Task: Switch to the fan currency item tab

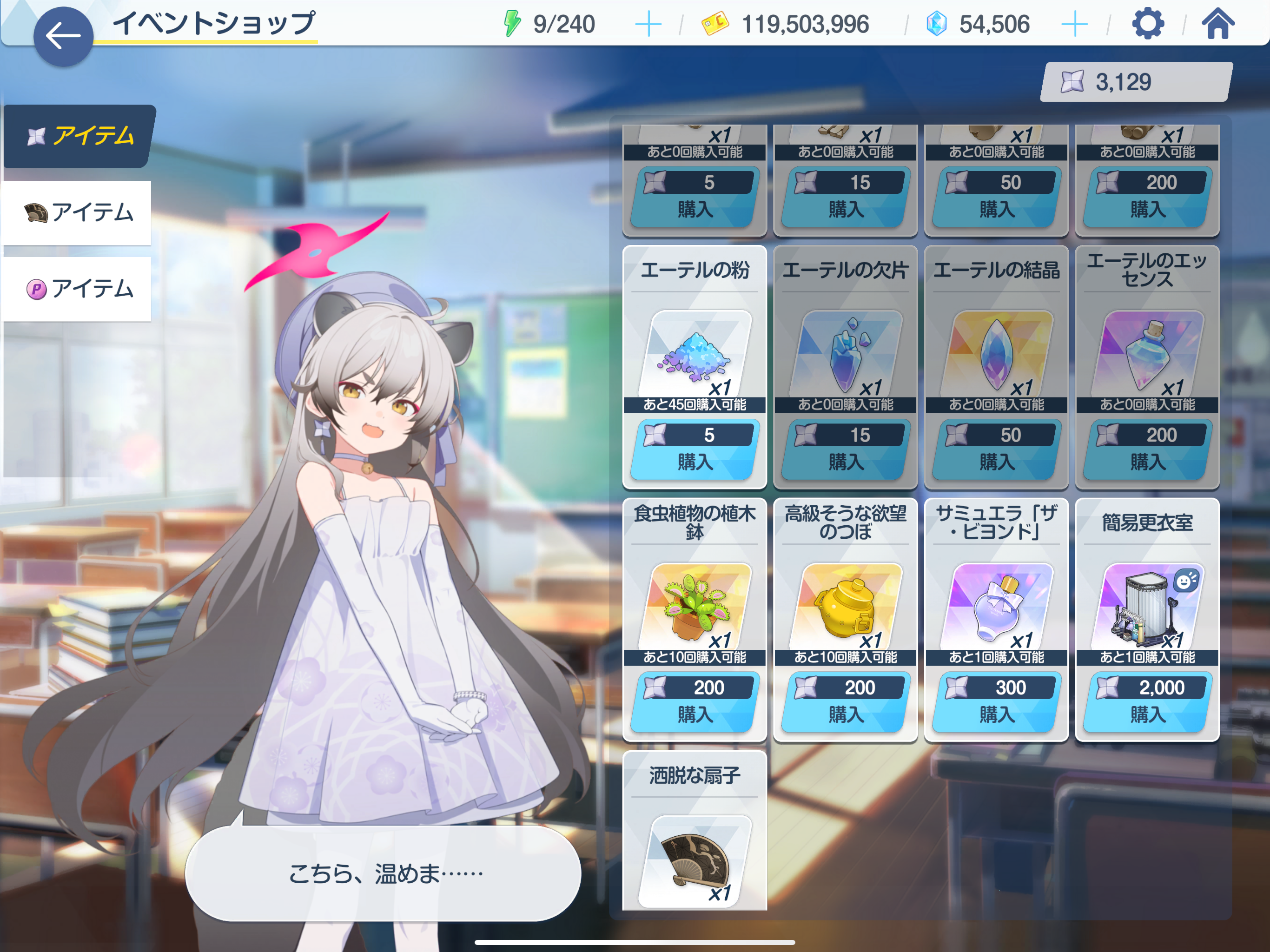Action: coord(78,212)
